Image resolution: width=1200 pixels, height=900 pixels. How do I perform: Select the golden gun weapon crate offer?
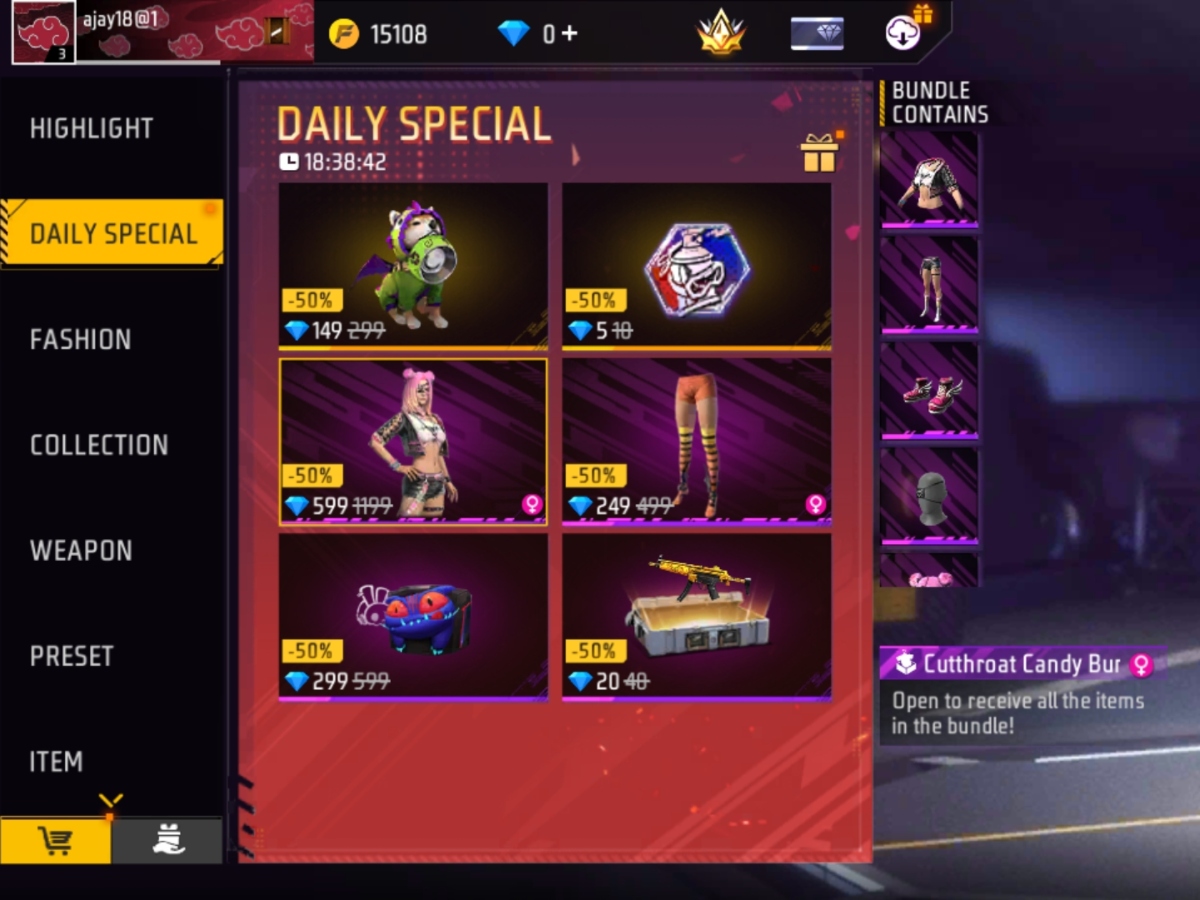point(696,616)
